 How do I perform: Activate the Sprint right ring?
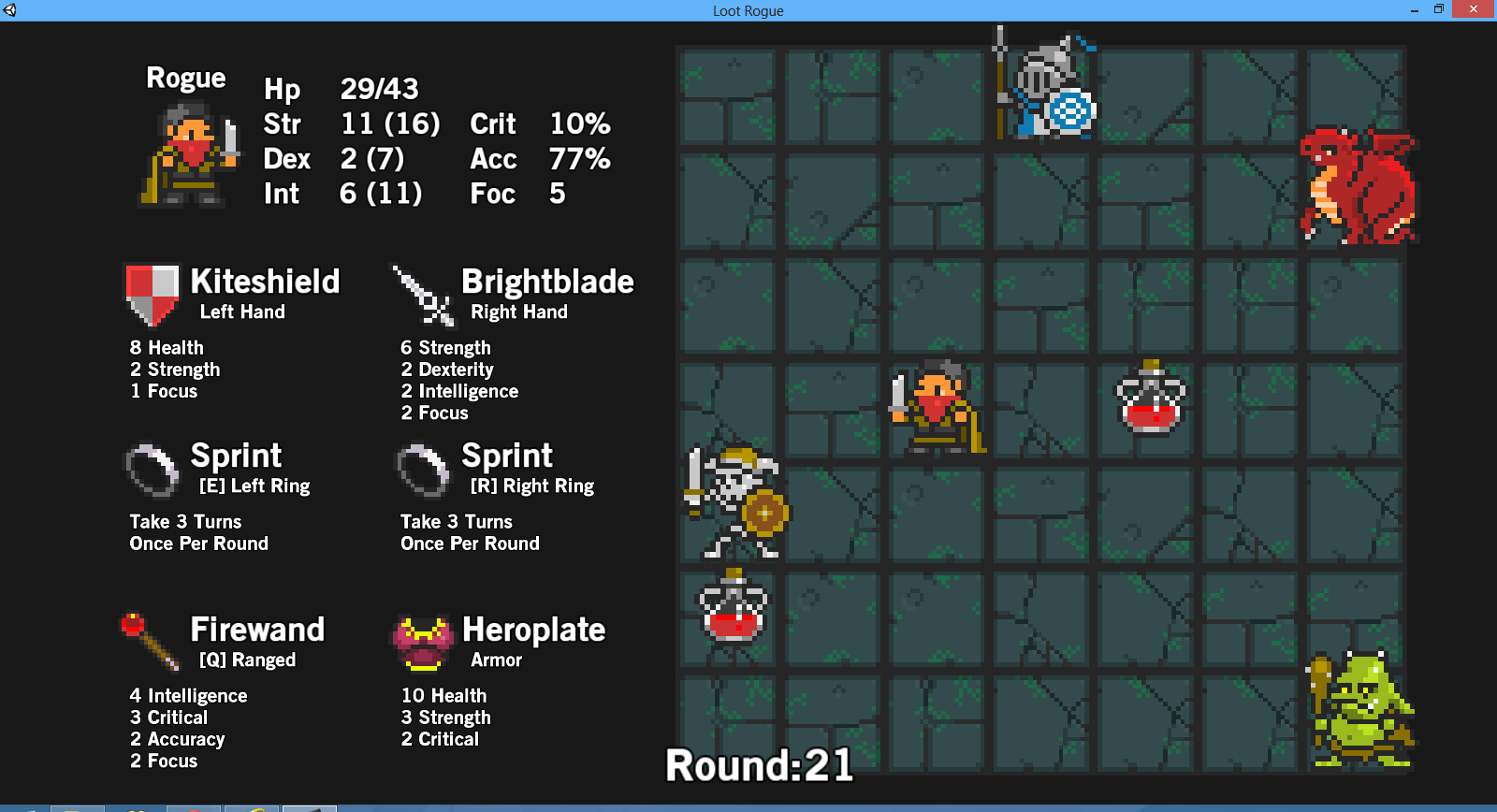(x=422, y=470)
